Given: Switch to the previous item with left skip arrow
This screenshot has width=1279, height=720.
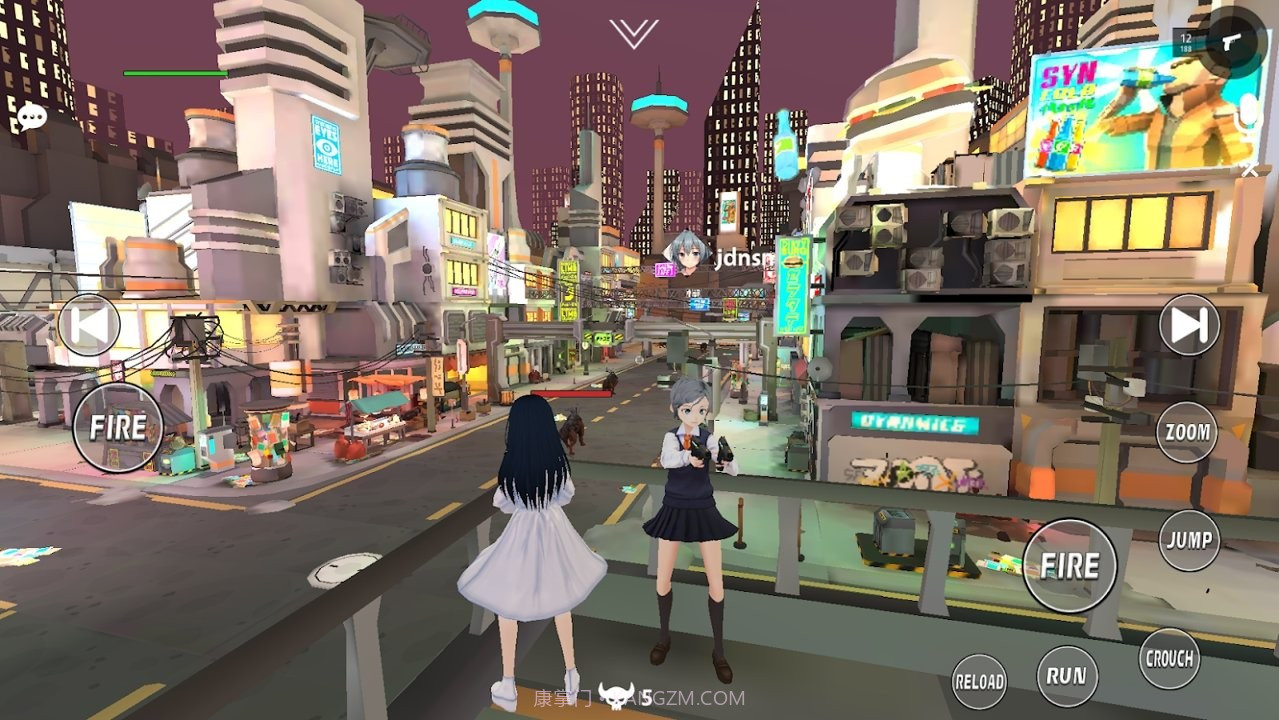Looking at the screenshot, I should click(x=89, y=325).
